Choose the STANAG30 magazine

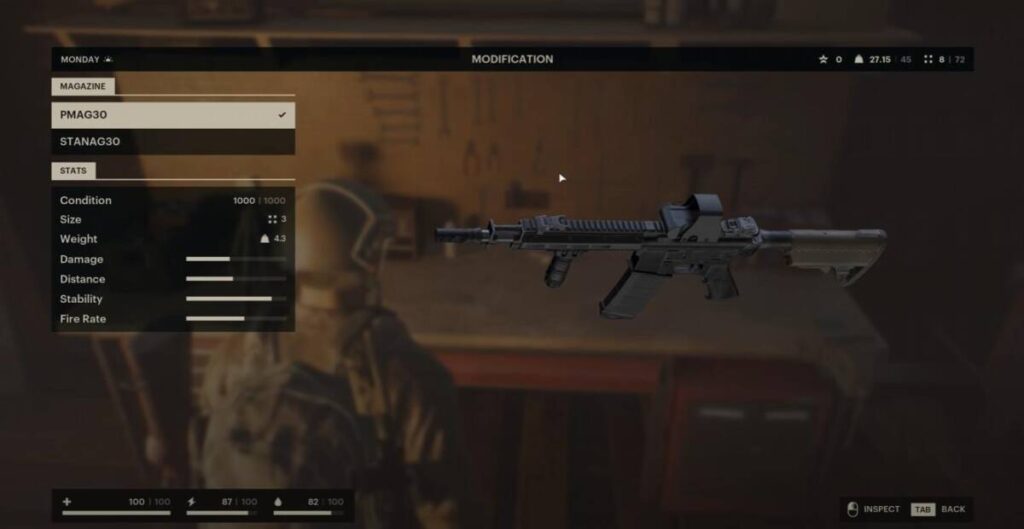(172, 142)
